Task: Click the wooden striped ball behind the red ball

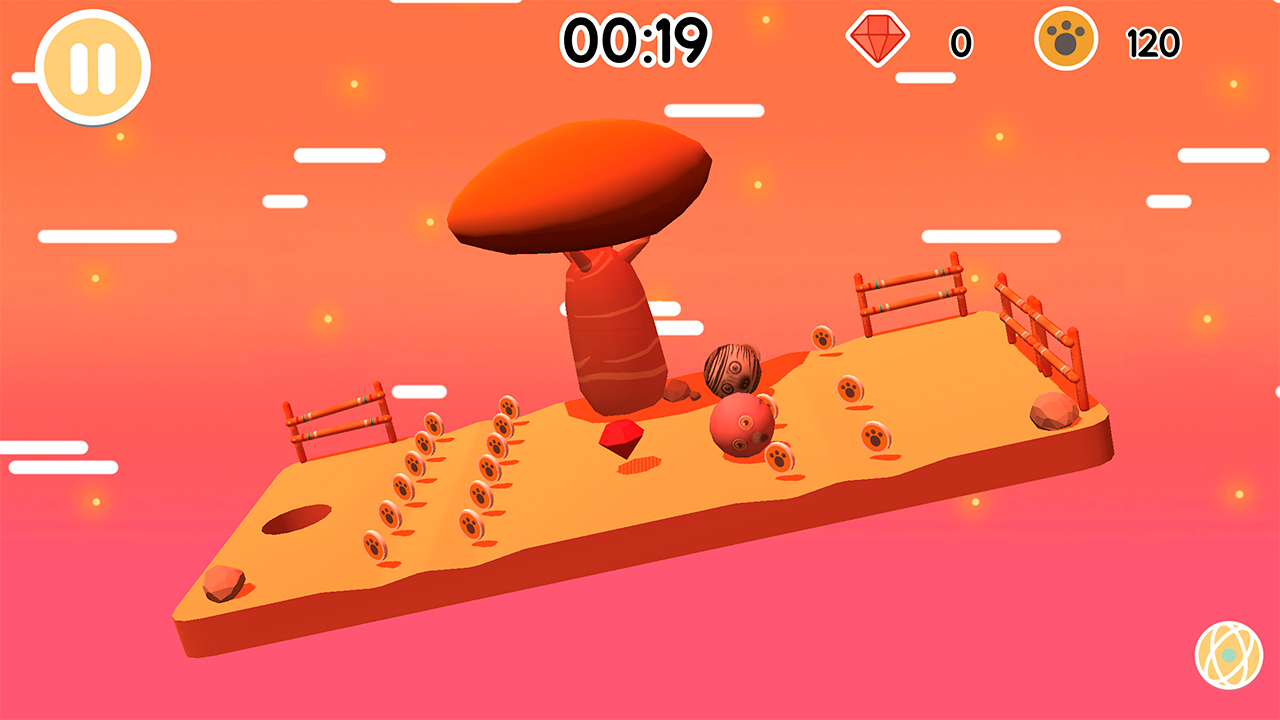Action: [733, 369]
